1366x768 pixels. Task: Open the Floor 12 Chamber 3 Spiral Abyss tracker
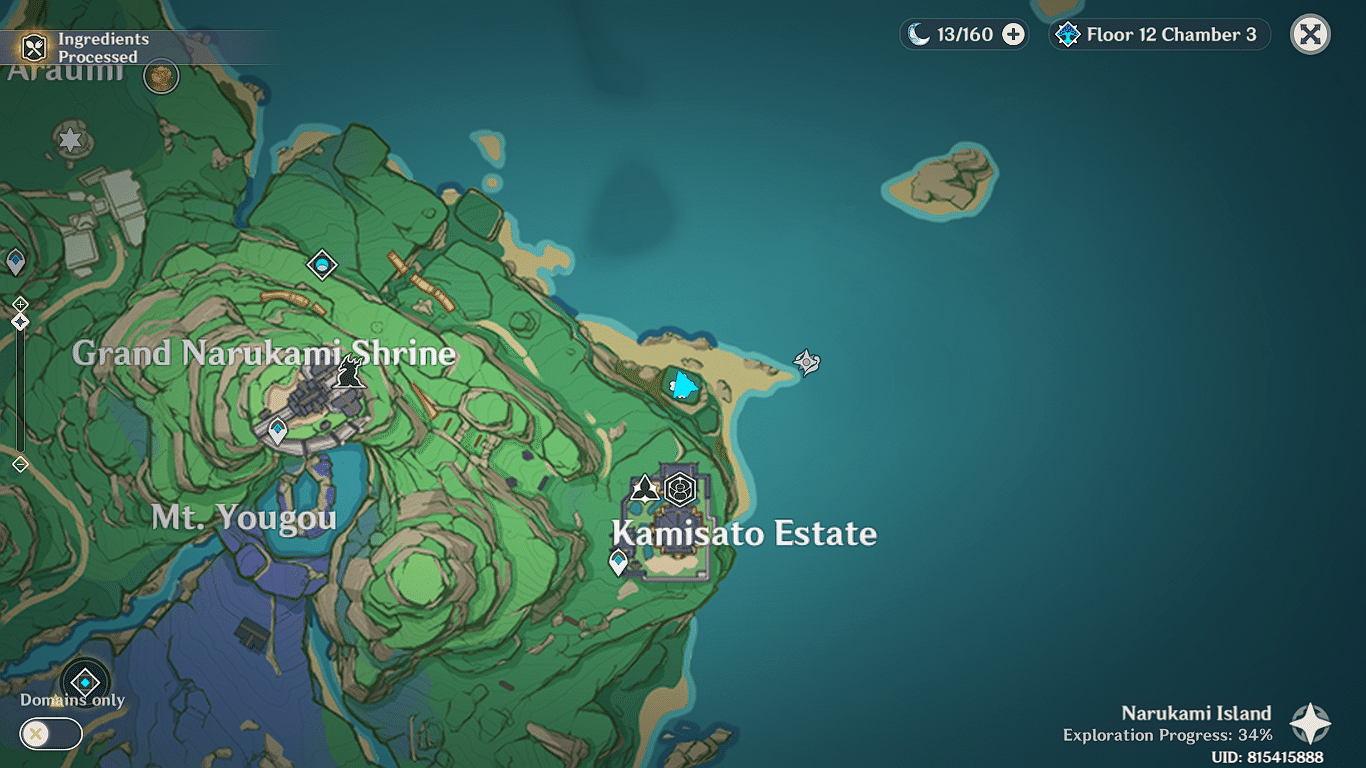click(1160, 35)
